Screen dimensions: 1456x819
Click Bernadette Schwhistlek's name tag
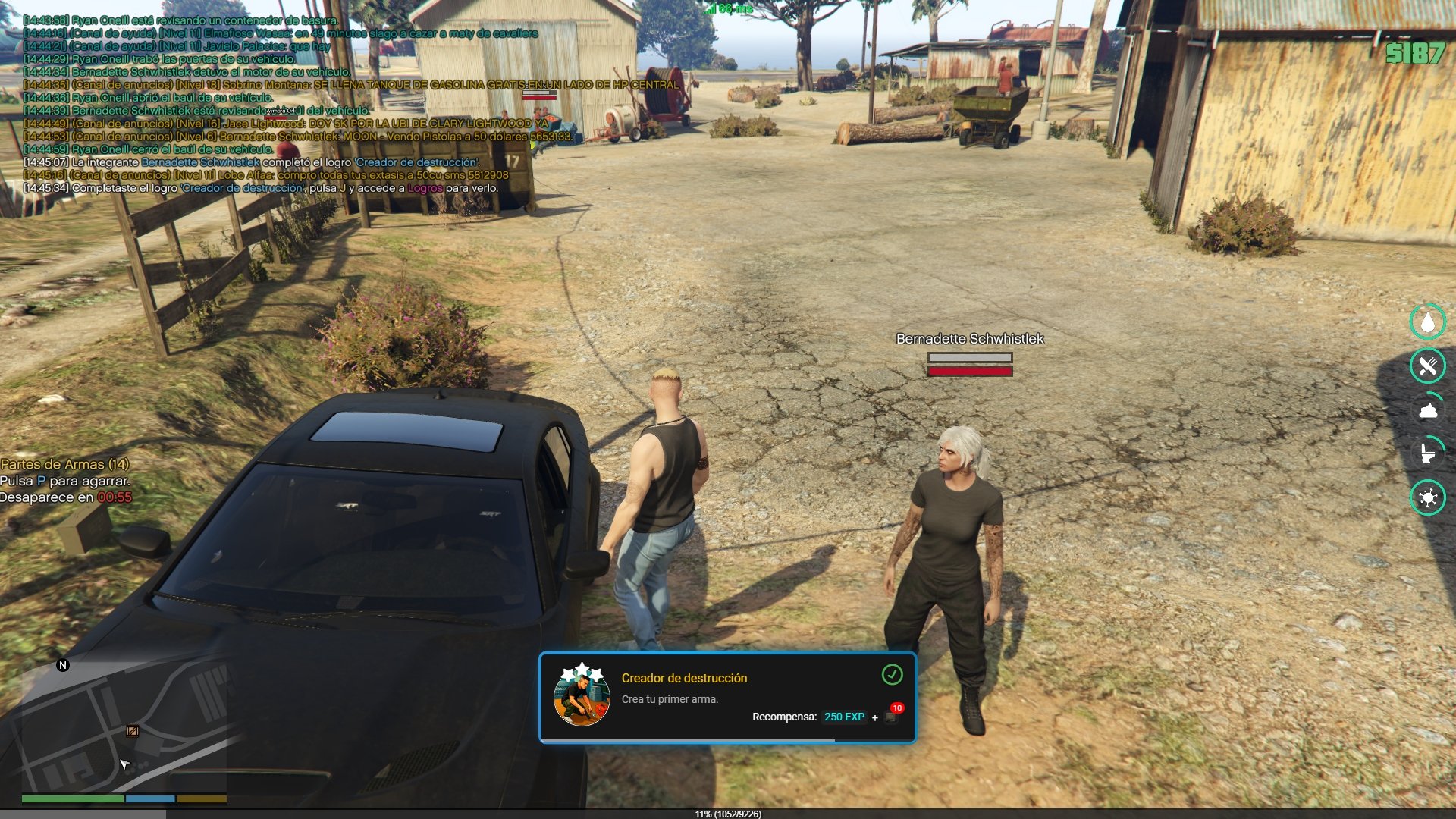click(x=969, y=339)
